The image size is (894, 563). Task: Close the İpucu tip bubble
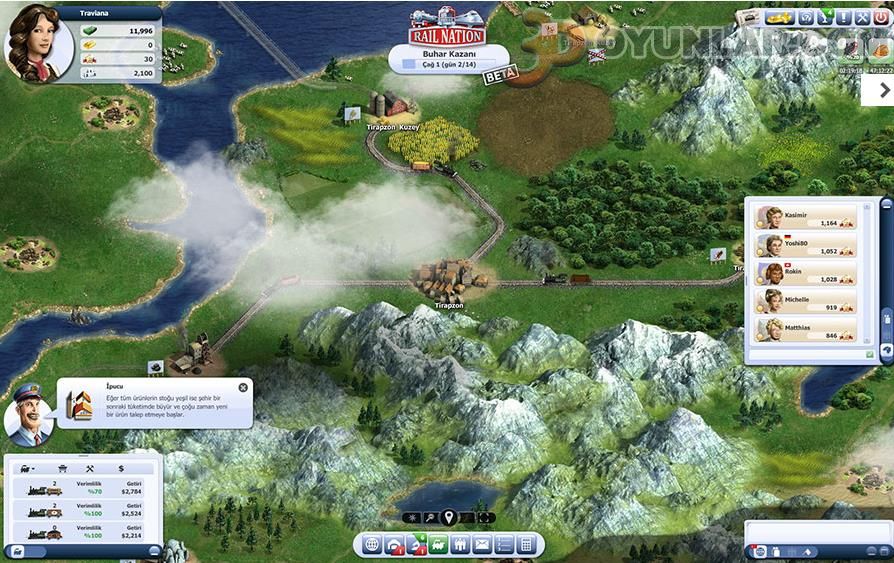(243, 387)
